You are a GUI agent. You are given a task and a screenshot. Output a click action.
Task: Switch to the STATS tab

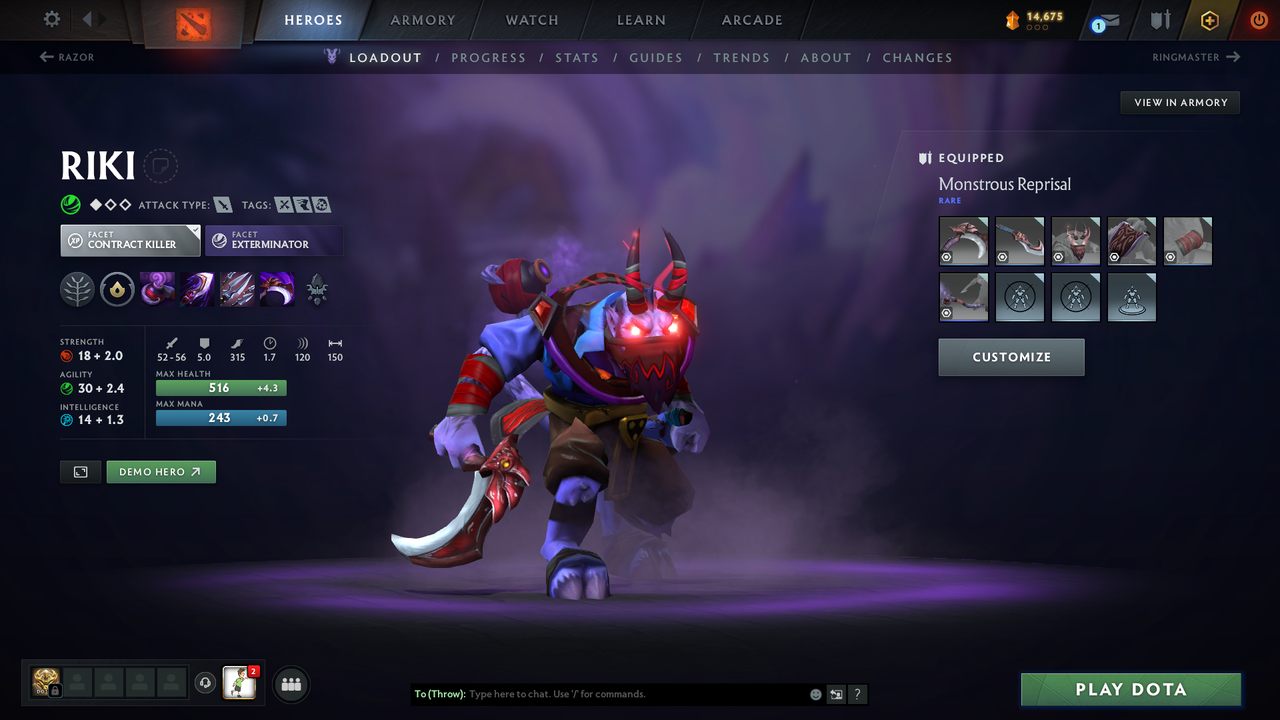point(577,57)
